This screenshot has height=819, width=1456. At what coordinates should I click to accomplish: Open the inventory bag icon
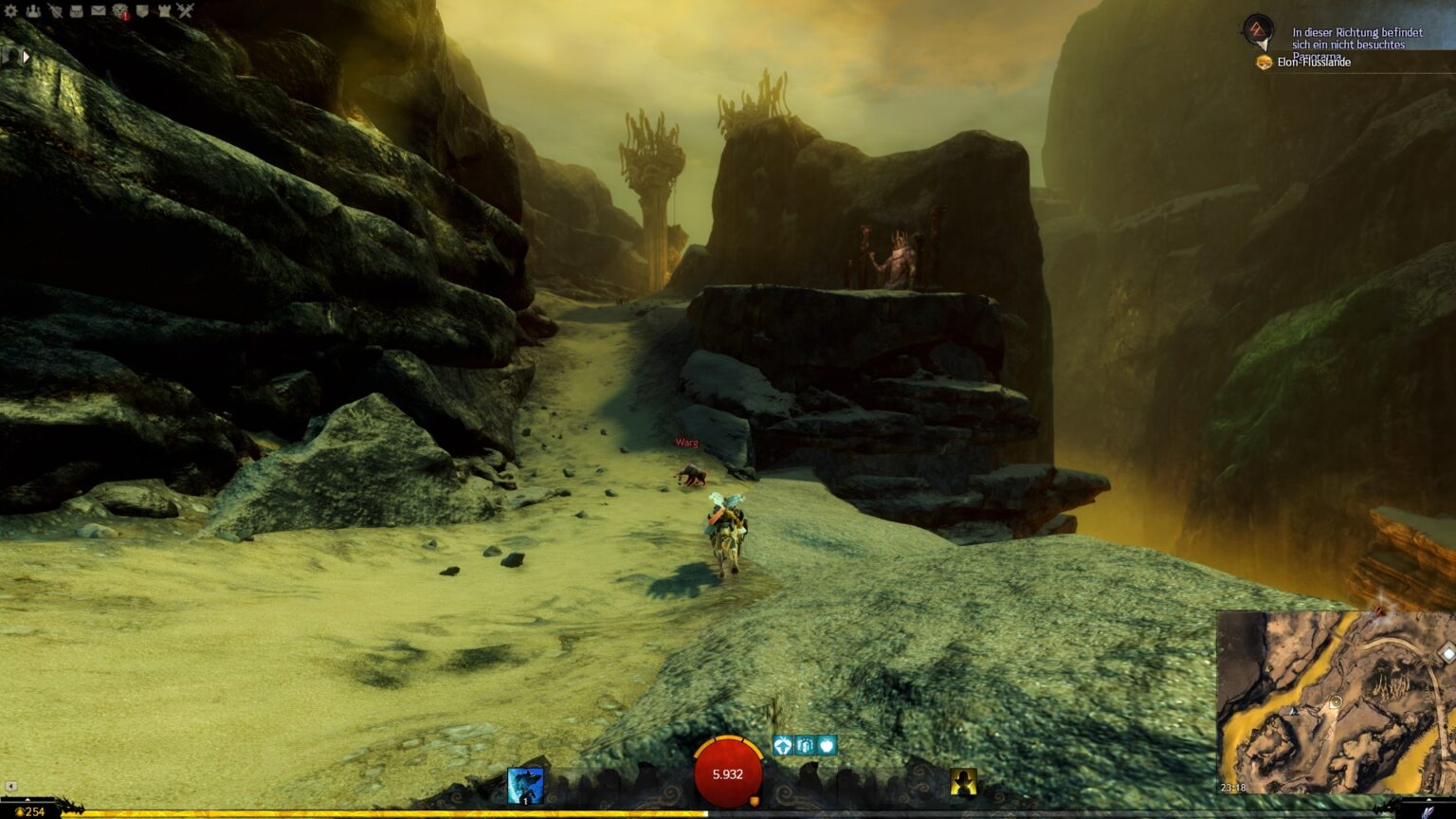[x=76, y=10]
